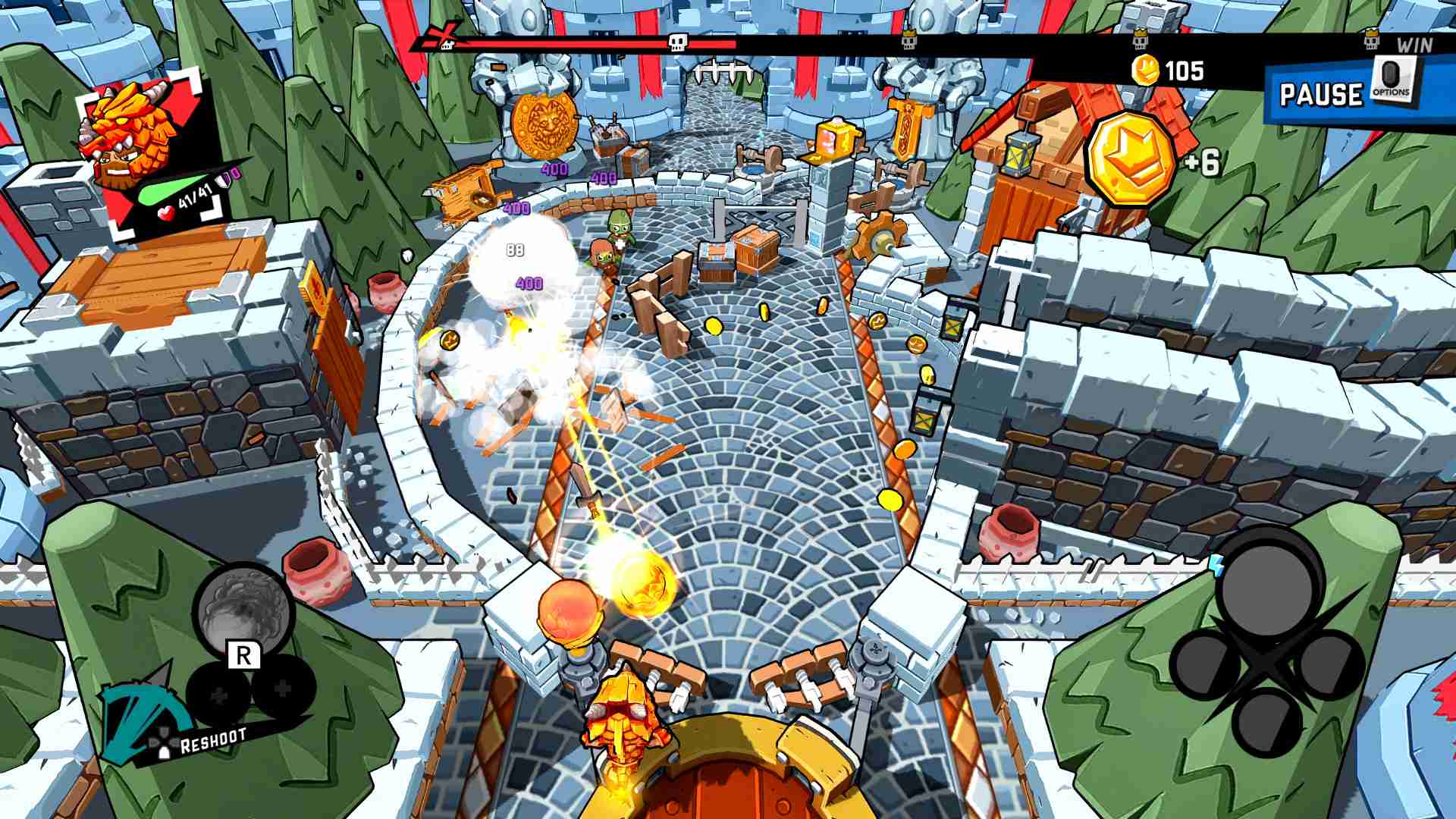Screen dimensions: 1456x819
Task: Click the heart icon on the health bar
Action: [166, 213]
